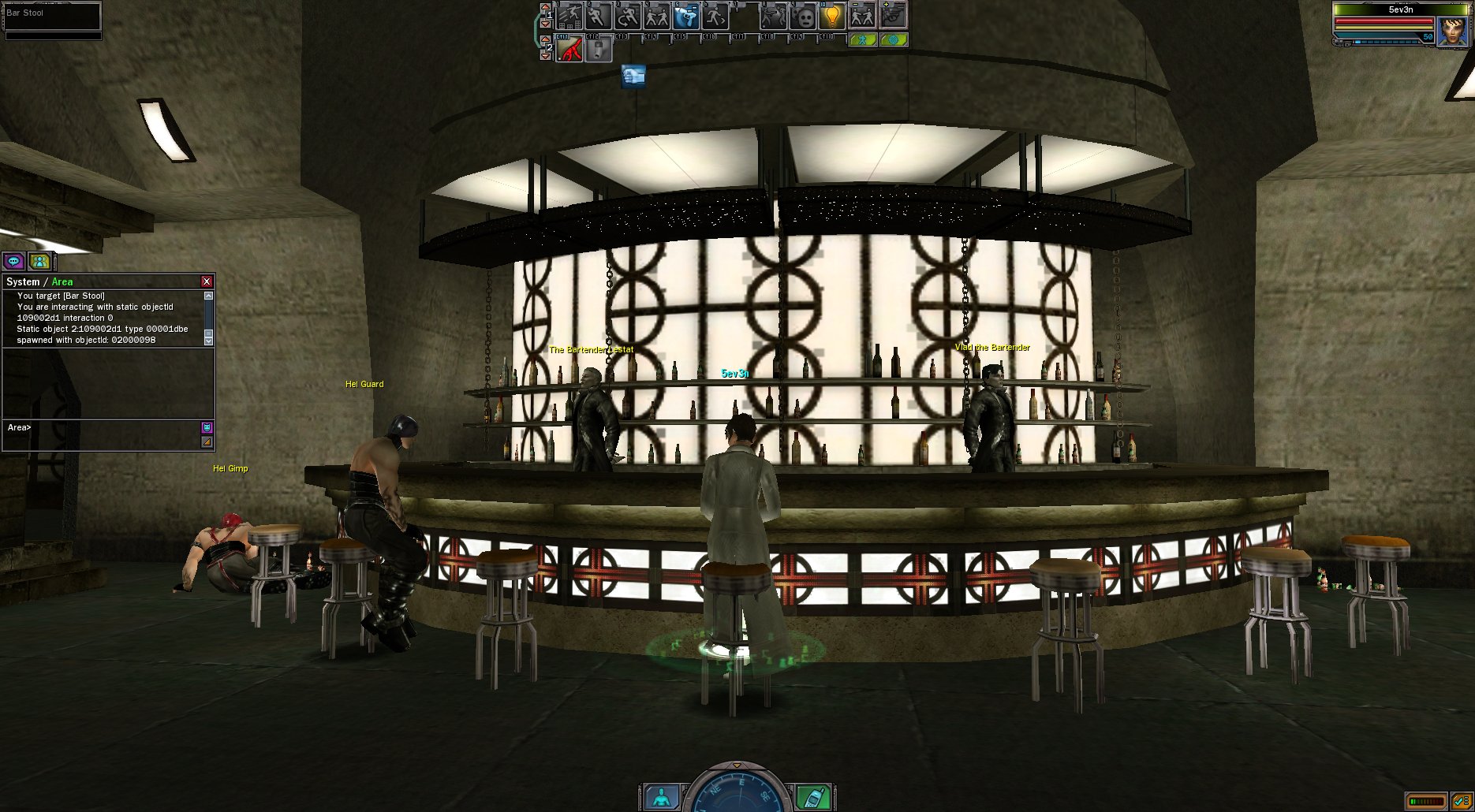
Task: Click the blue fist status icon
Action: tap(633, 76)
